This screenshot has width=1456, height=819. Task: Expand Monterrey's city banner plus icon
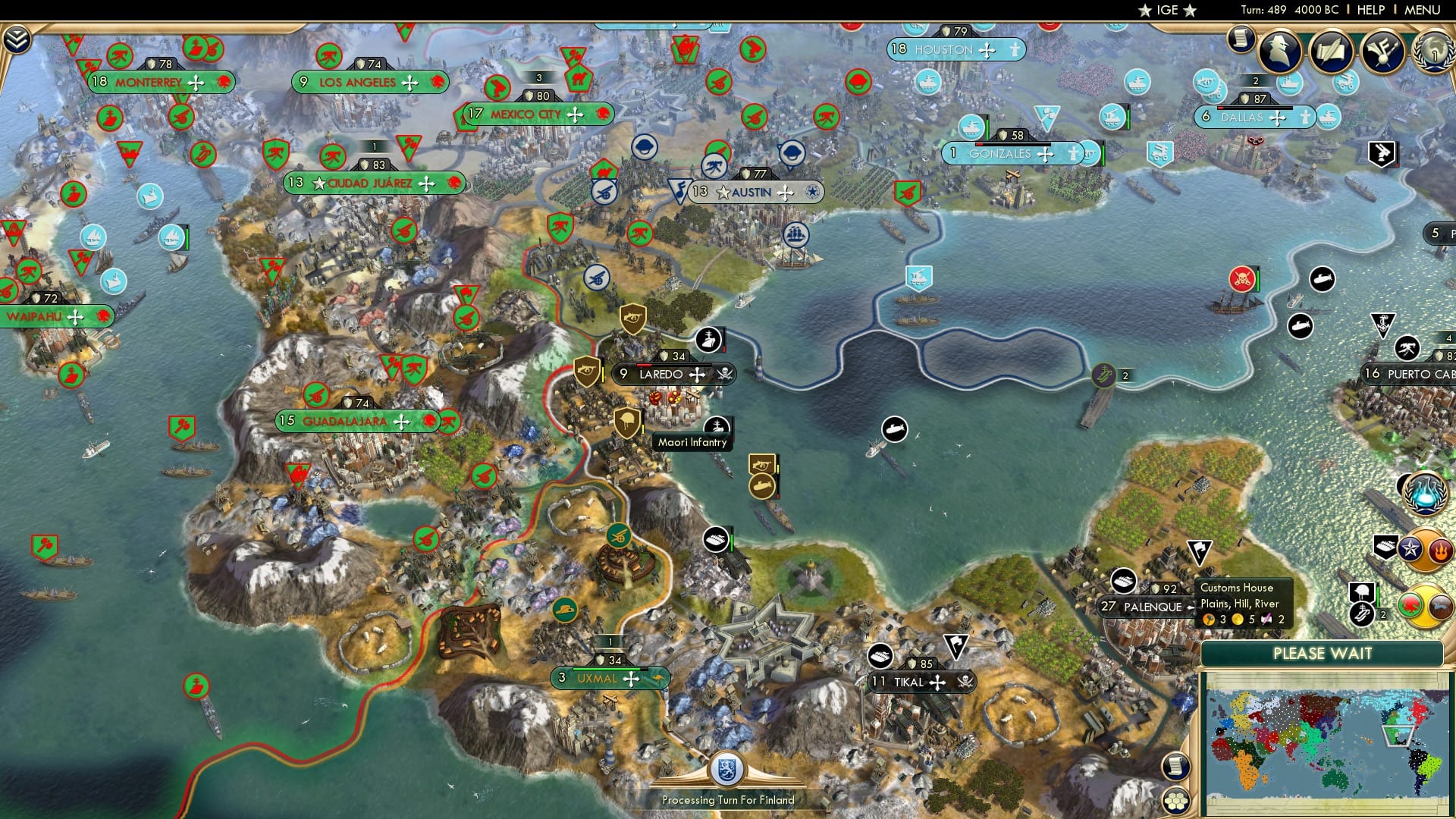coord(197,81)
